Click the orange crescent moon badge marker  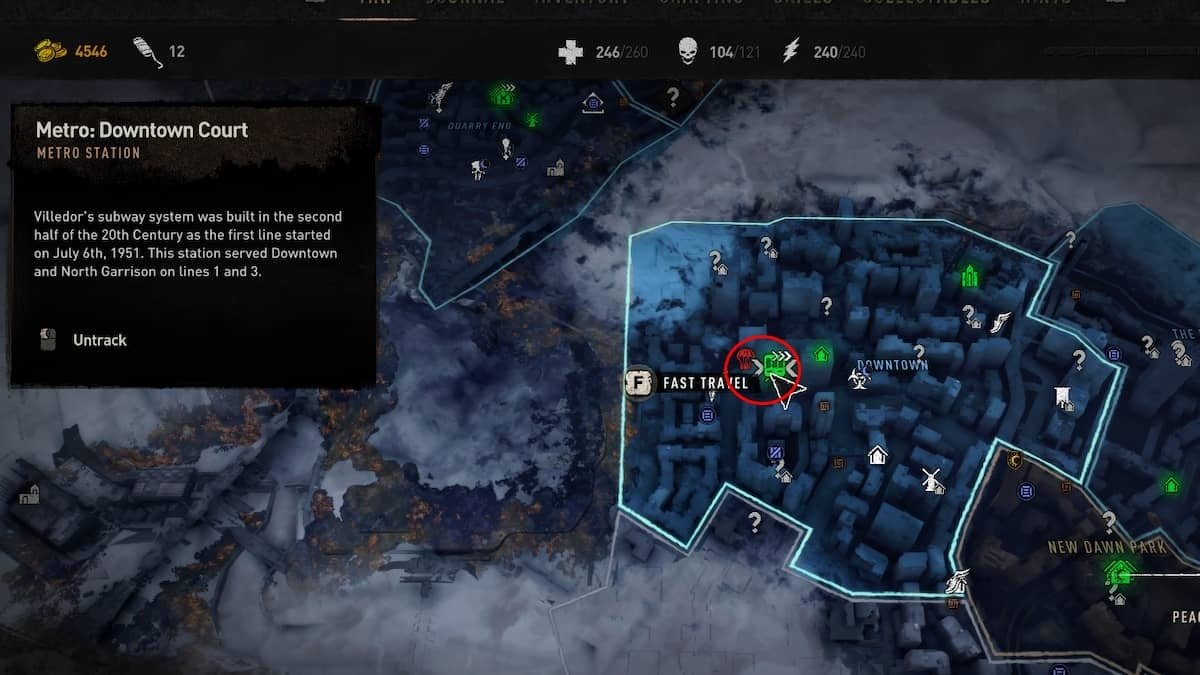click(1016, 460)
